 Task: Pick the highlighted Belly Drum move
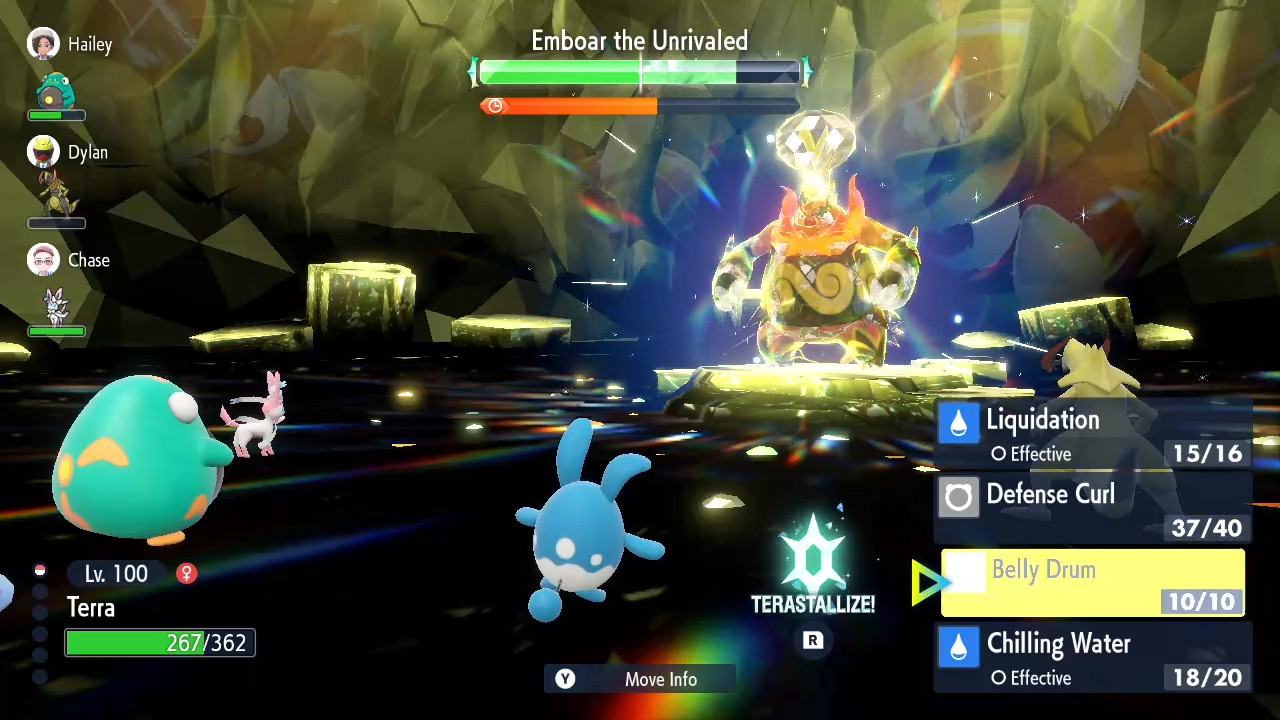(x=1092, y=583)
